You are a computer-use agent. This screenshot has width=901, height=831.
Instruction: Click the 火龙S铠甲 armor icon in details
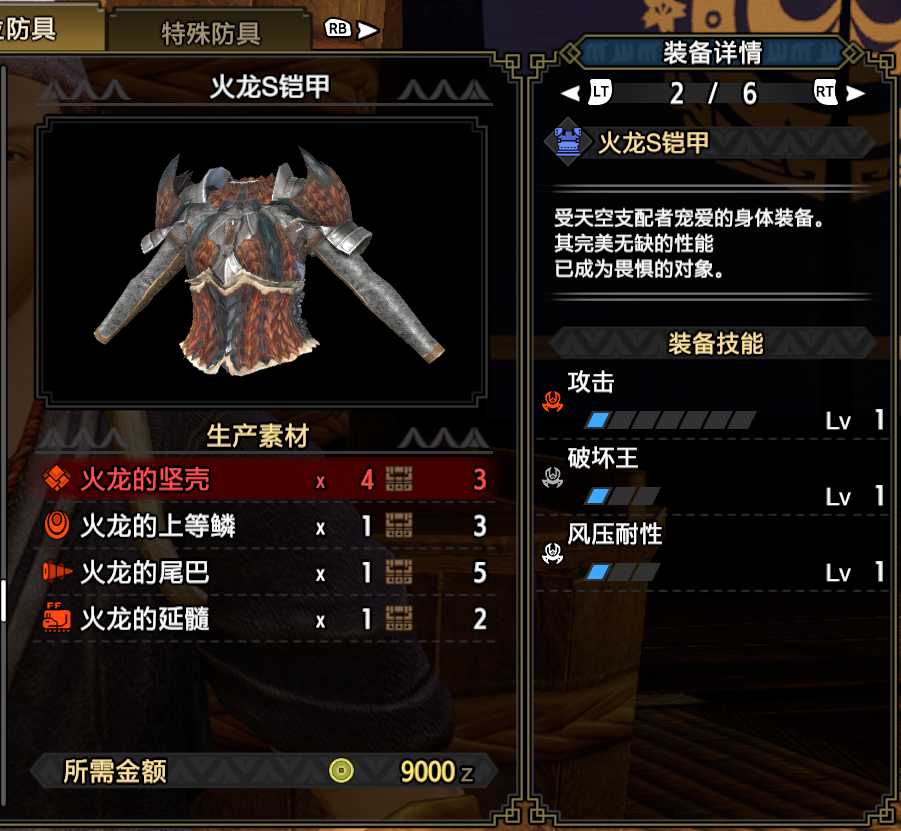pos(567,143)
